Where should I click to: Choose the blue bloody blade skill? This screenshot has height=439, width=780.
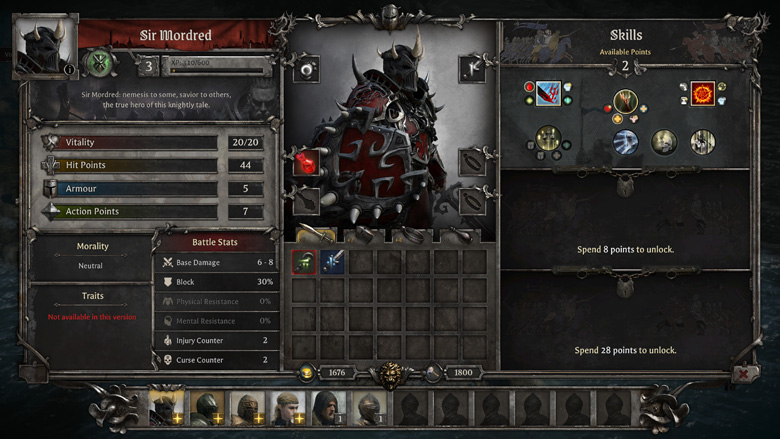tap(548, 94)
